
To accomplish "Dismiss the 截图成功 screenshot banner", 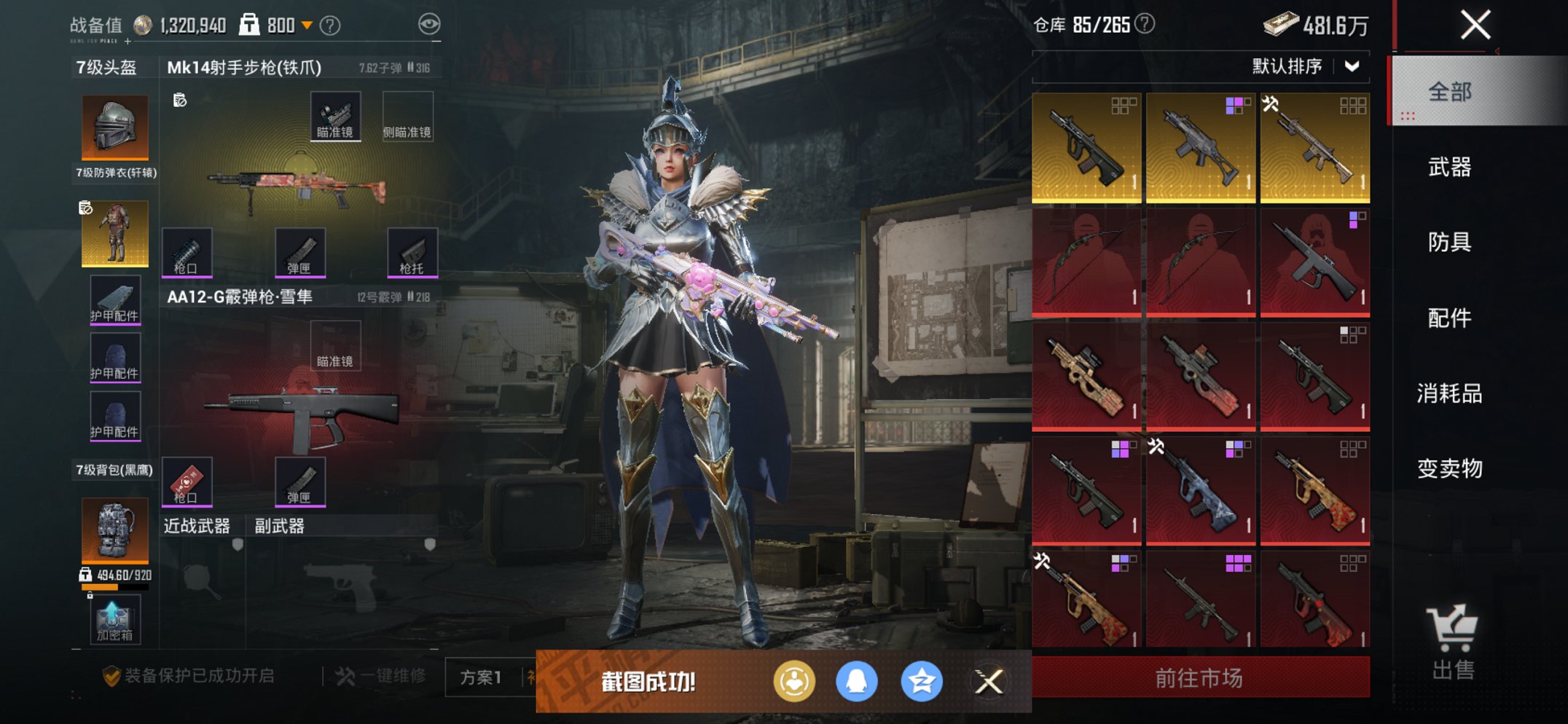I will click(x=989, y=682).
